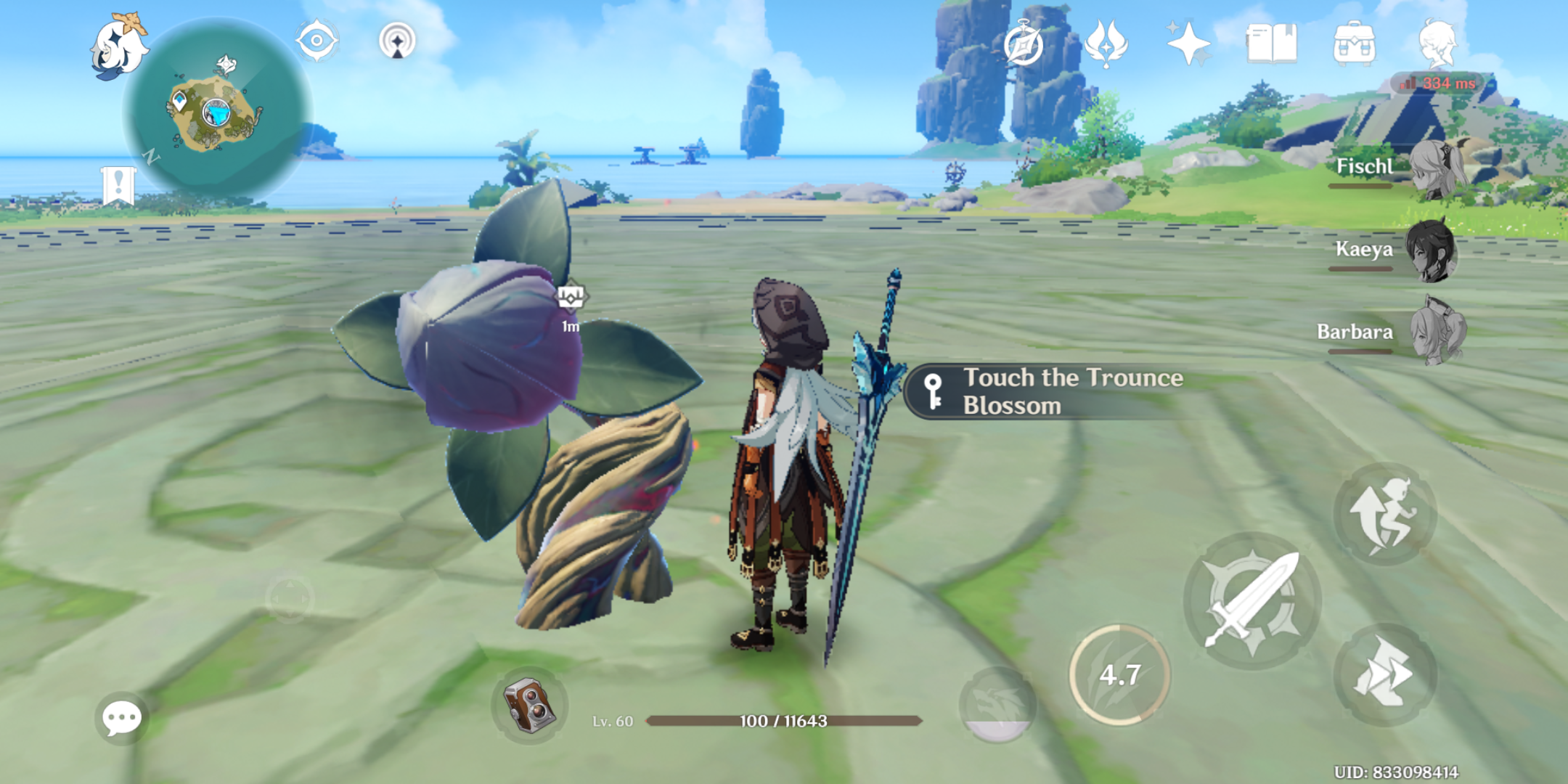Image resolution: width=1568 pixels, height=784 pixels.
Task: Open the wish star icon
Action: tap(1188, 43)
